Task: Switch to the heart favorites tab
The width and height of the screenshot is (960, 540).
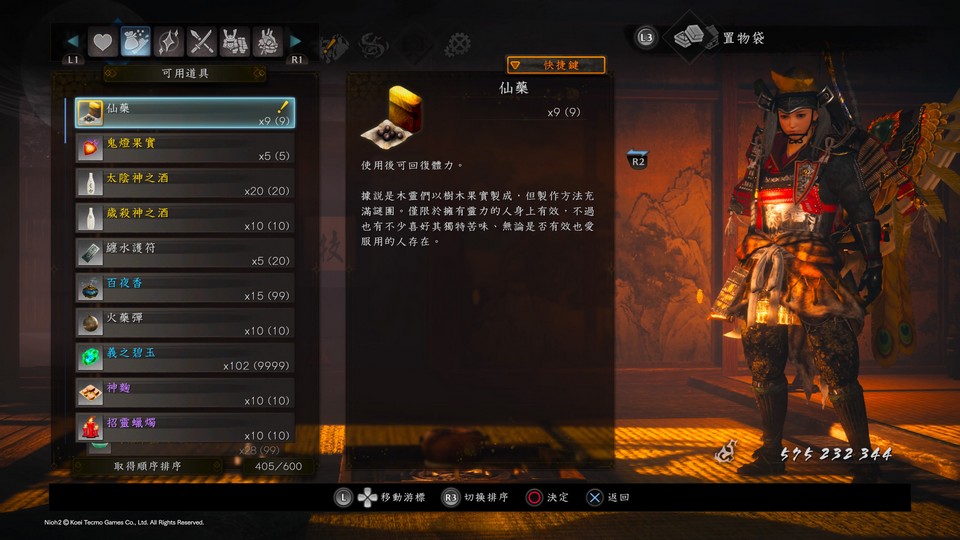Action: click(102, 42)
